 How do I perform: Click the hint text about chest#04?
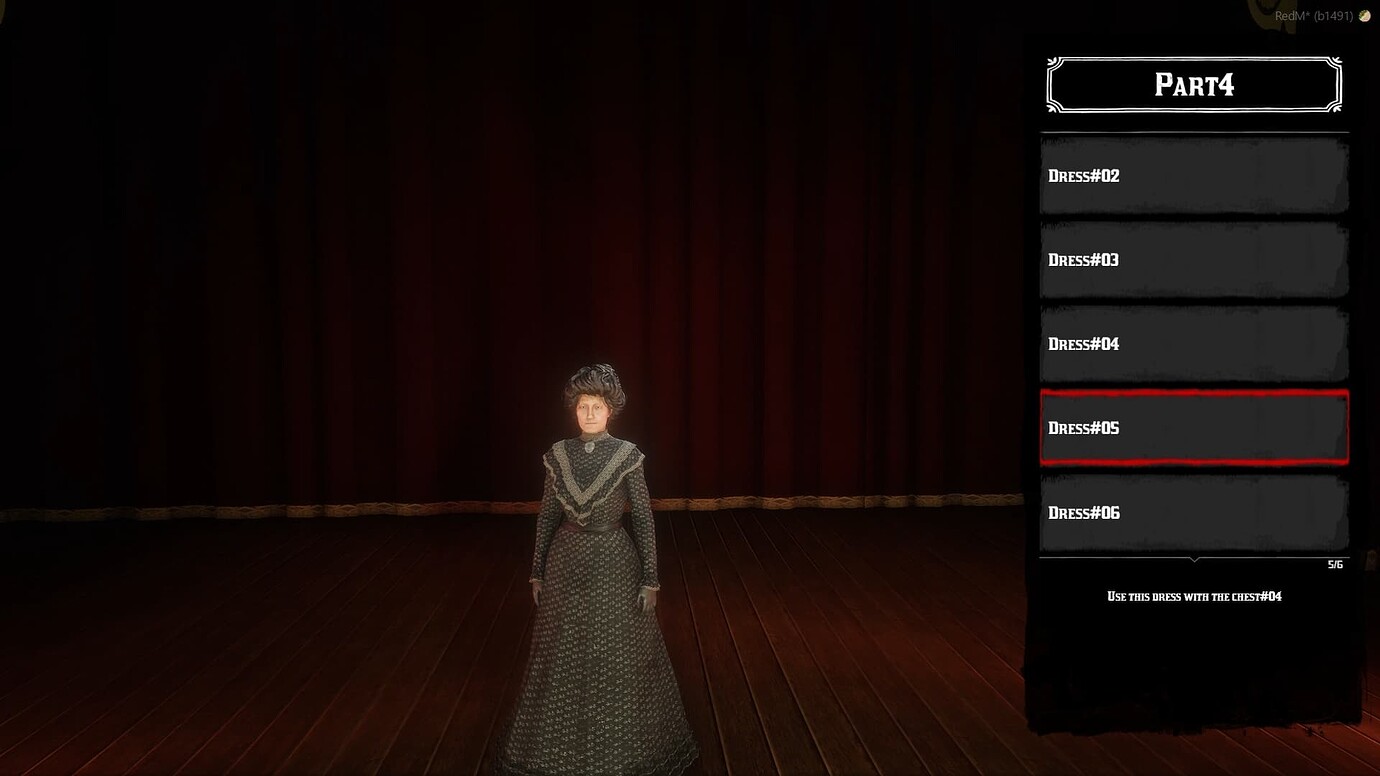pyautogui.click(x=1194, y=596)
